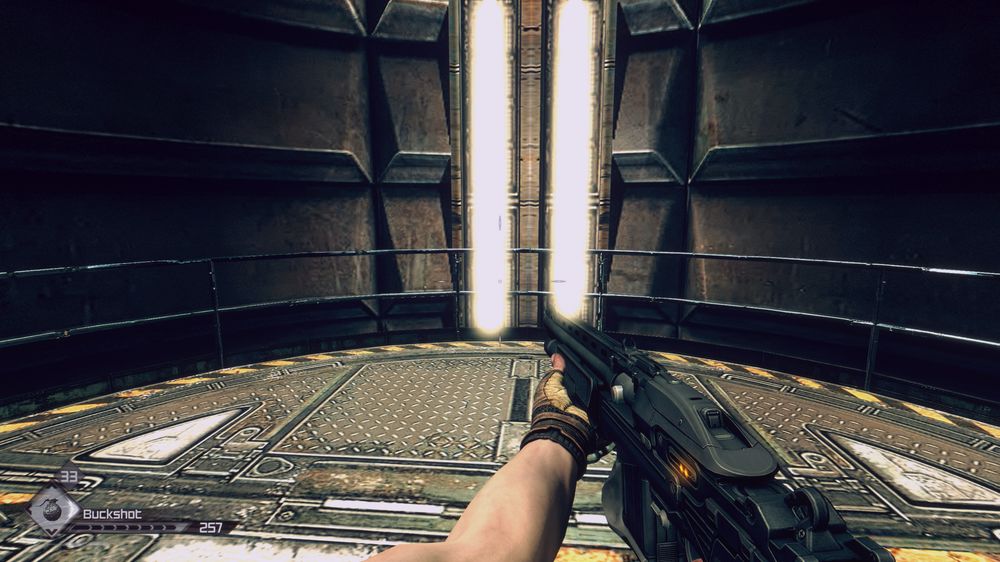The height and width of the screenshot is (562, 1000).
Task: Select the grenade quick-use item icon
Action: click(54, 511)
